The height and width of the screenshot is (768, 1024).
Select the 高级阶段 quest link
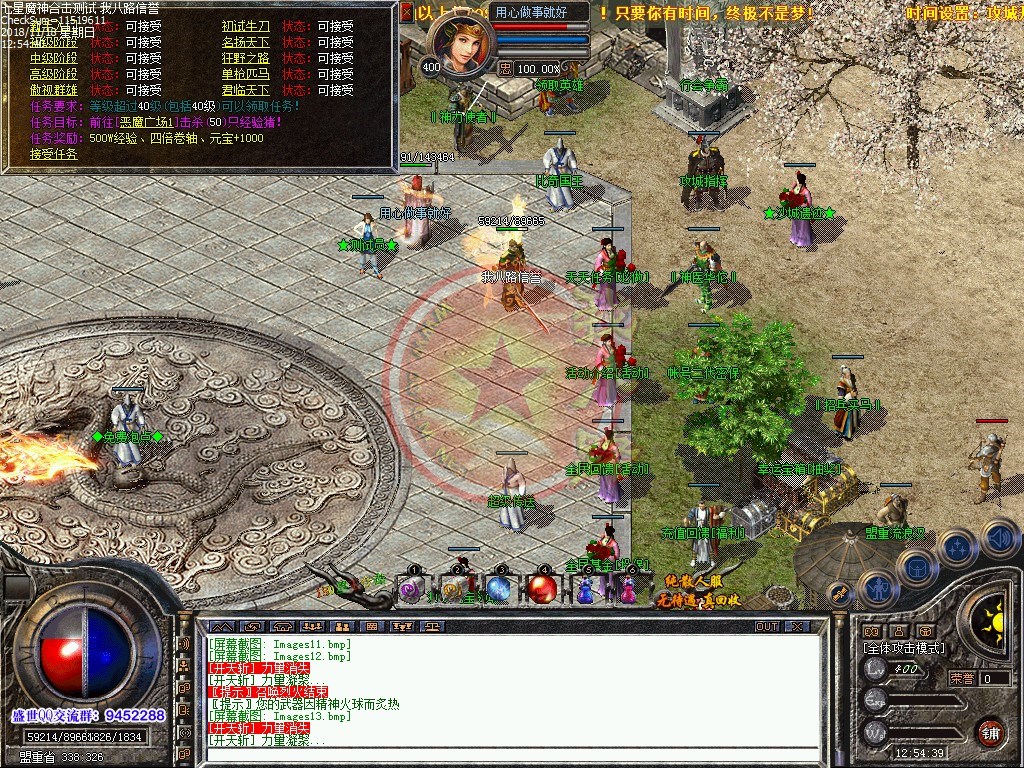click(53, 74)
